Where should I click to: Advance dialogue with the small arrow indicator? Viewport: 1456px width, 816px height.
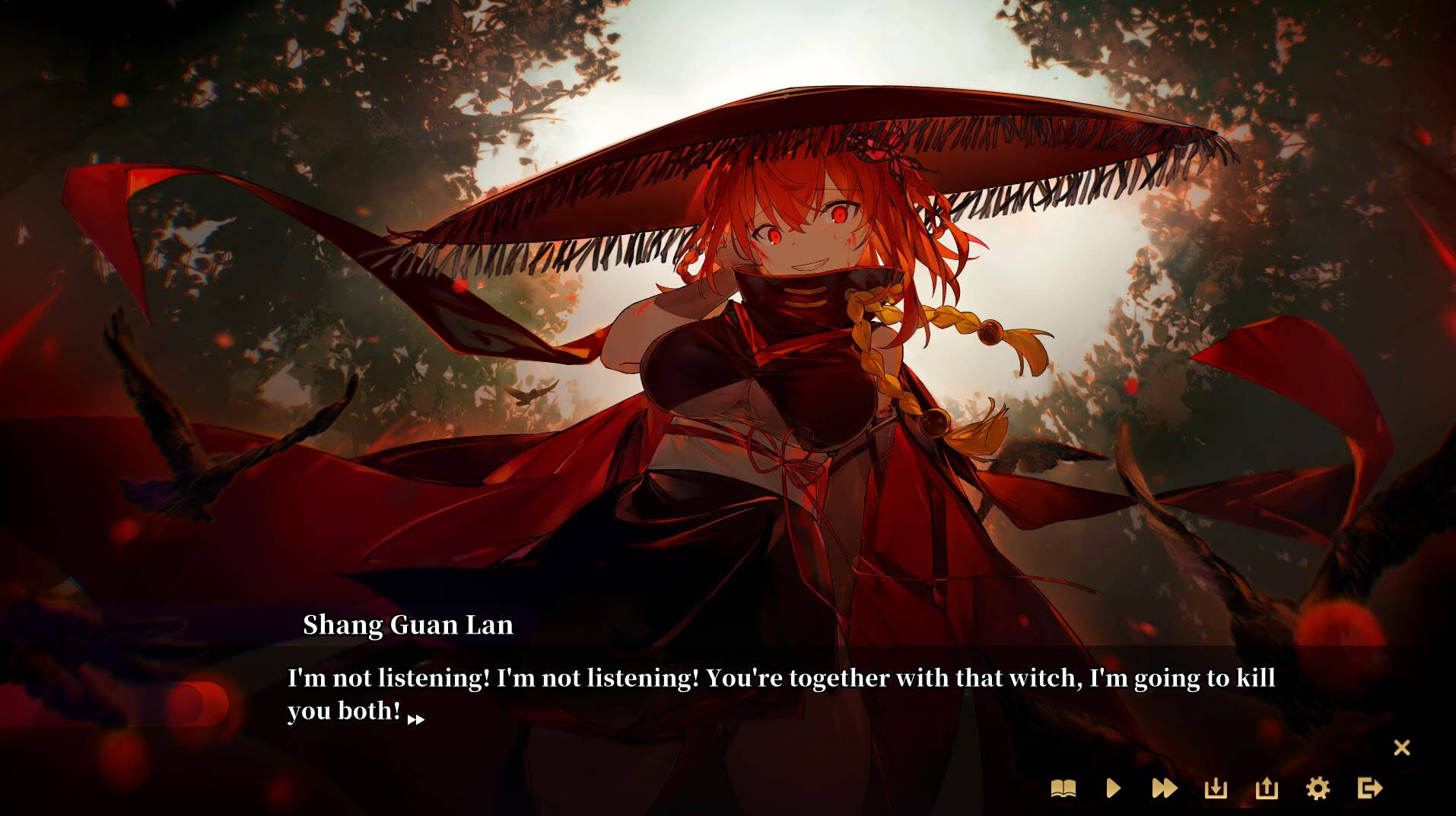tap(416, 719)
